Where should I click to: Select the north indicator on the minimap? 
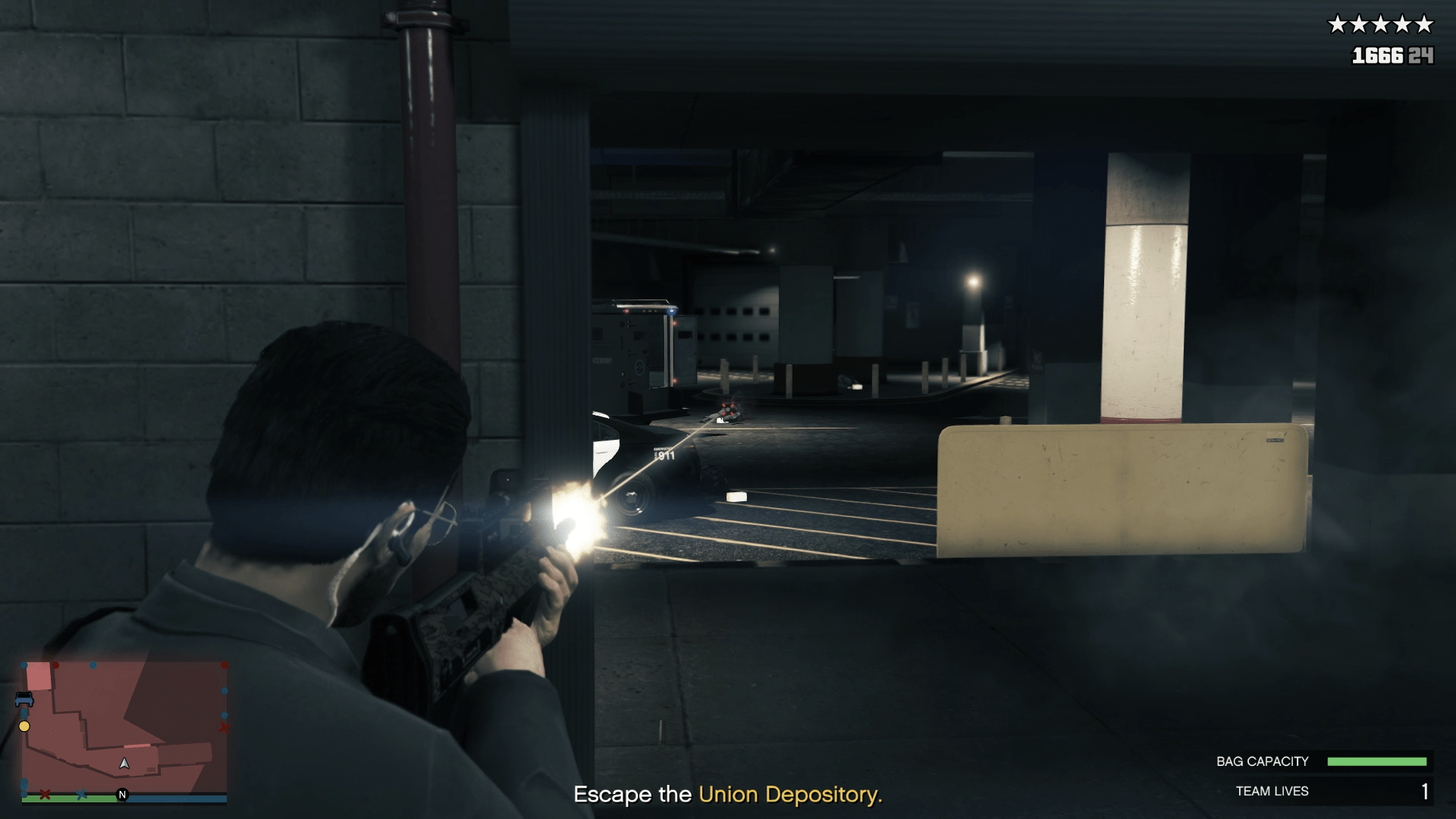(x=122, y=794)
